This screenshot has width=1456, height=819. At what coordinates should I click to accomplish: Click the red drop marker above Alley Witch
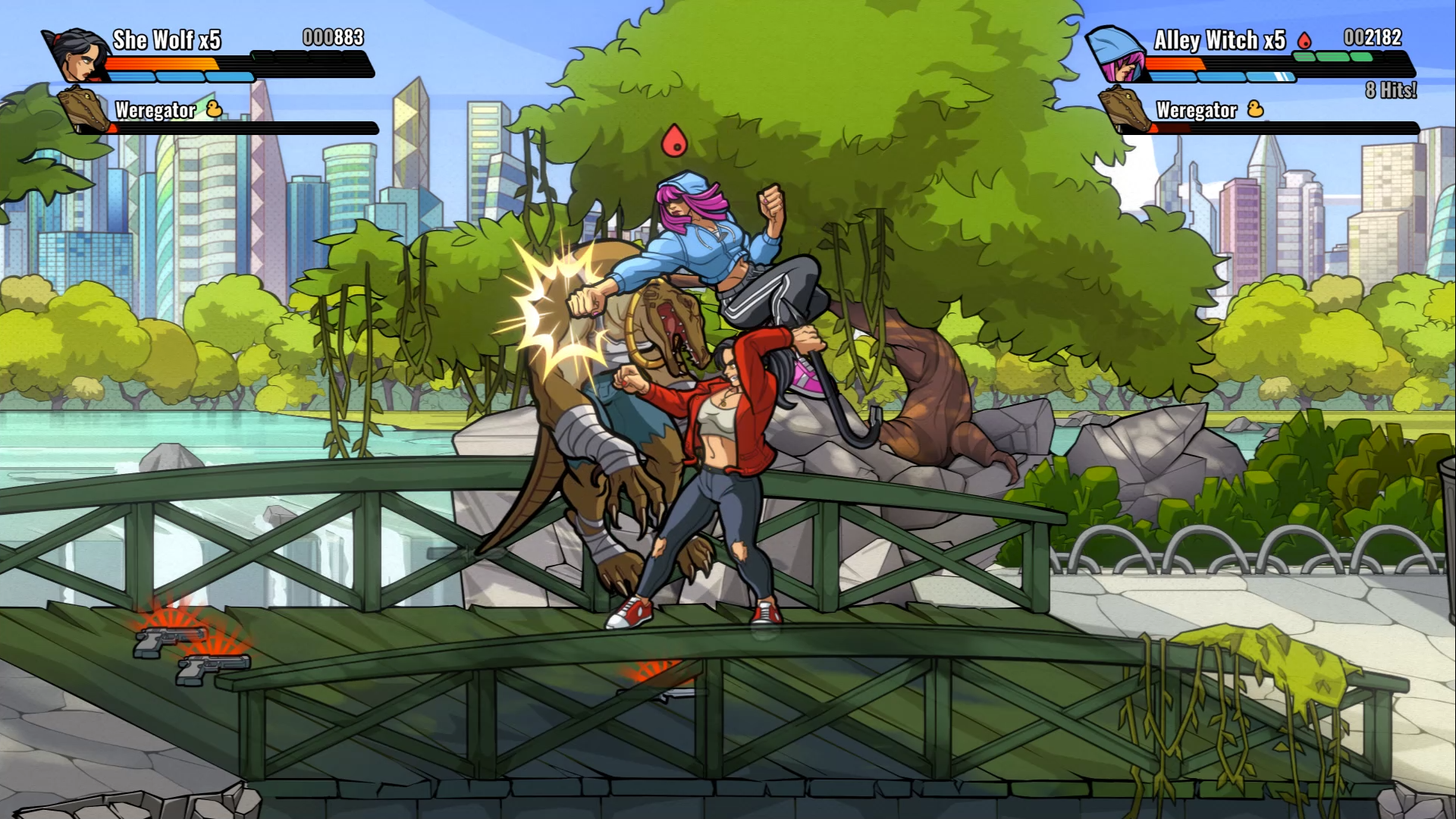click(674, 141)
